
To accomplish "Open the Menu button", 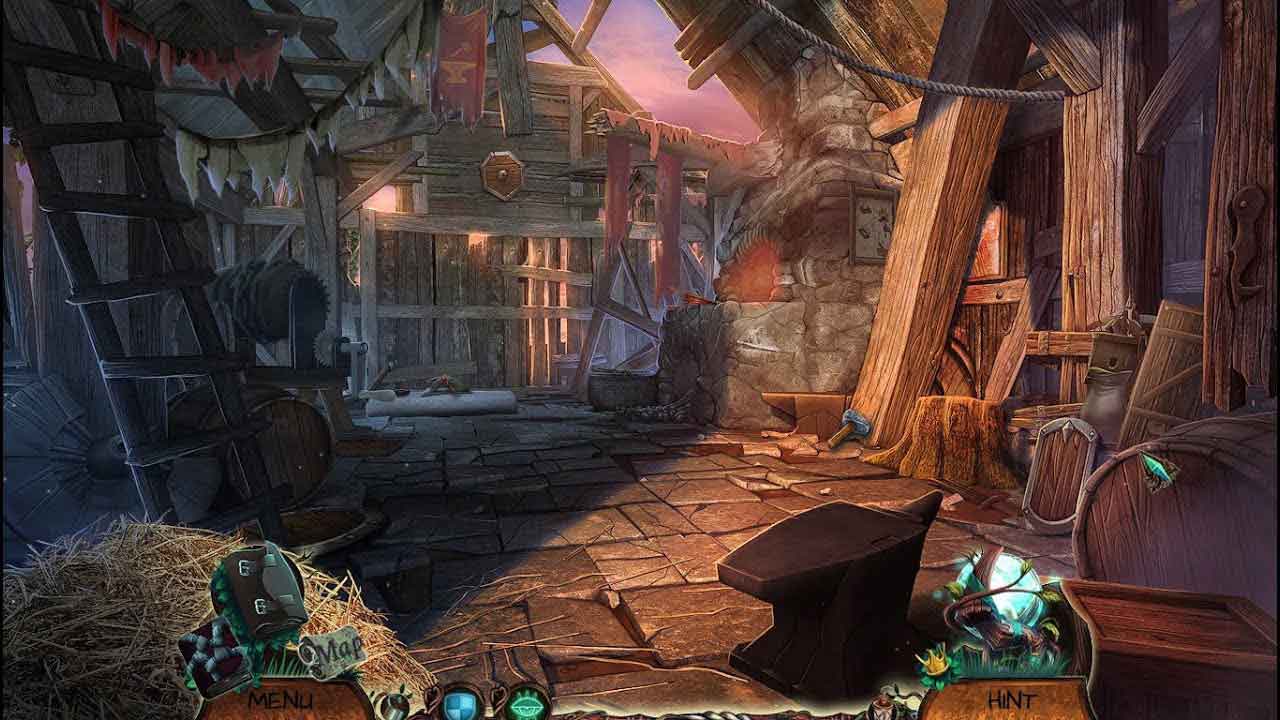I will [x=280, y=700].
